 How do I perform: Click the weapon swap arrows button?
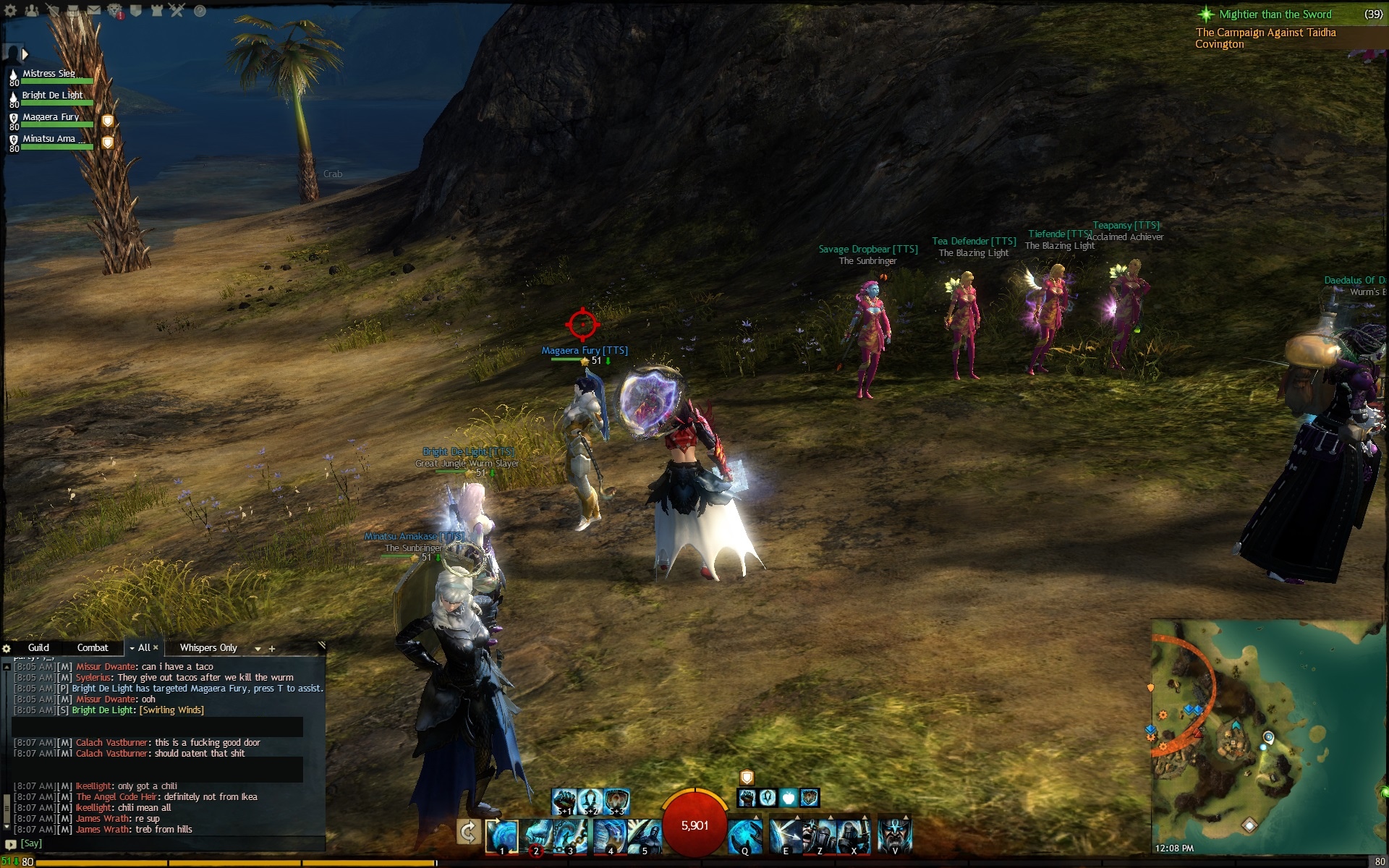[x=468, y=833]
